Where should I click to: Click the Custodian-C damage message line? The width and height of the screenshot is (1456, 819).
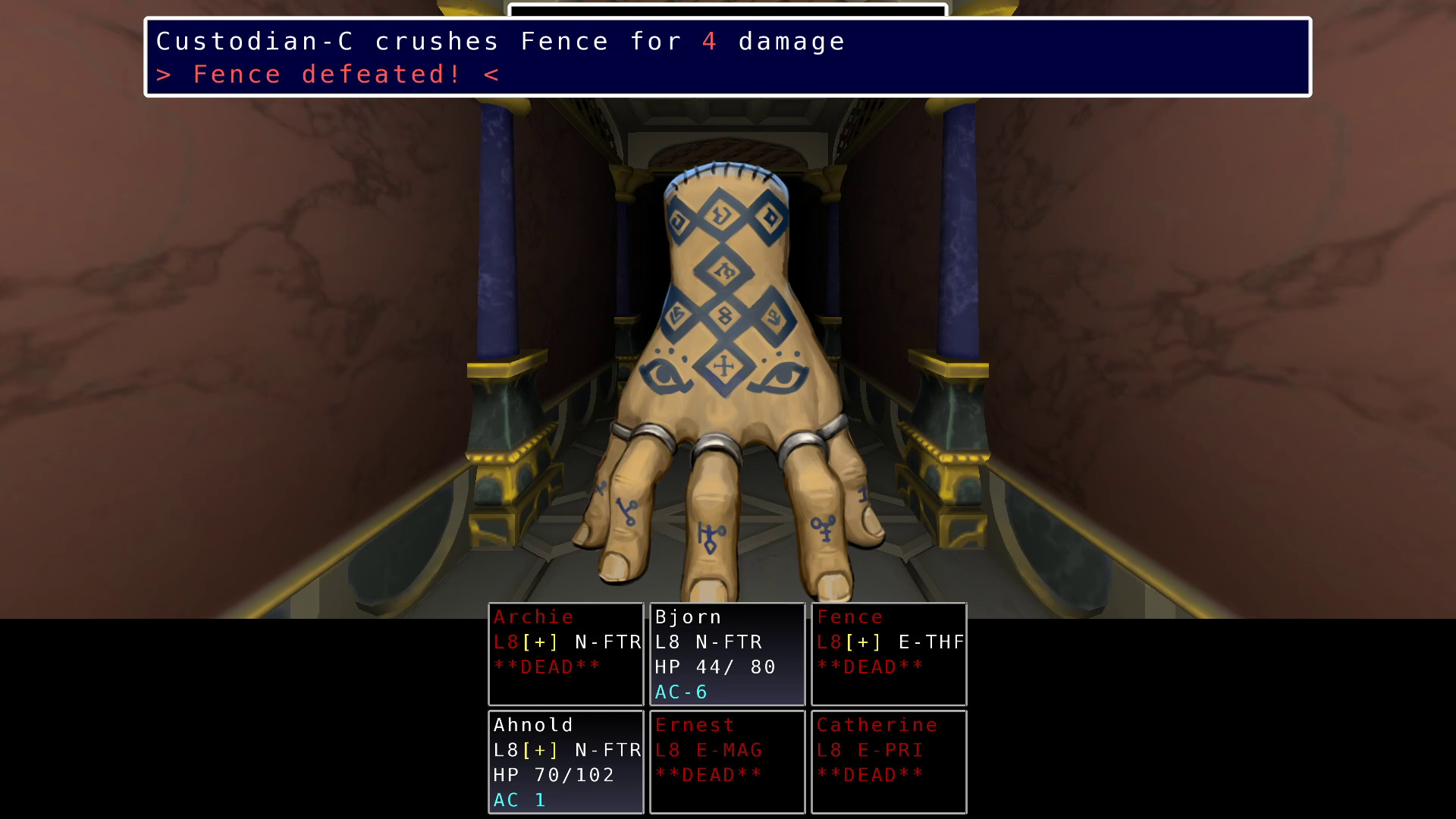point(499,41)
